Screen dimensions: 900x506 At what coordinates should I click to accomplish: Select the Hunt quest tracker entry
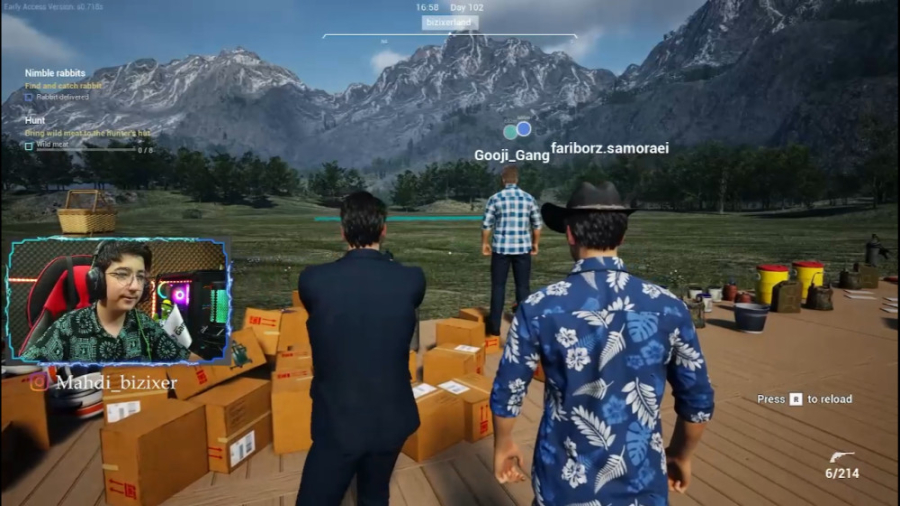tap(35, 120)
